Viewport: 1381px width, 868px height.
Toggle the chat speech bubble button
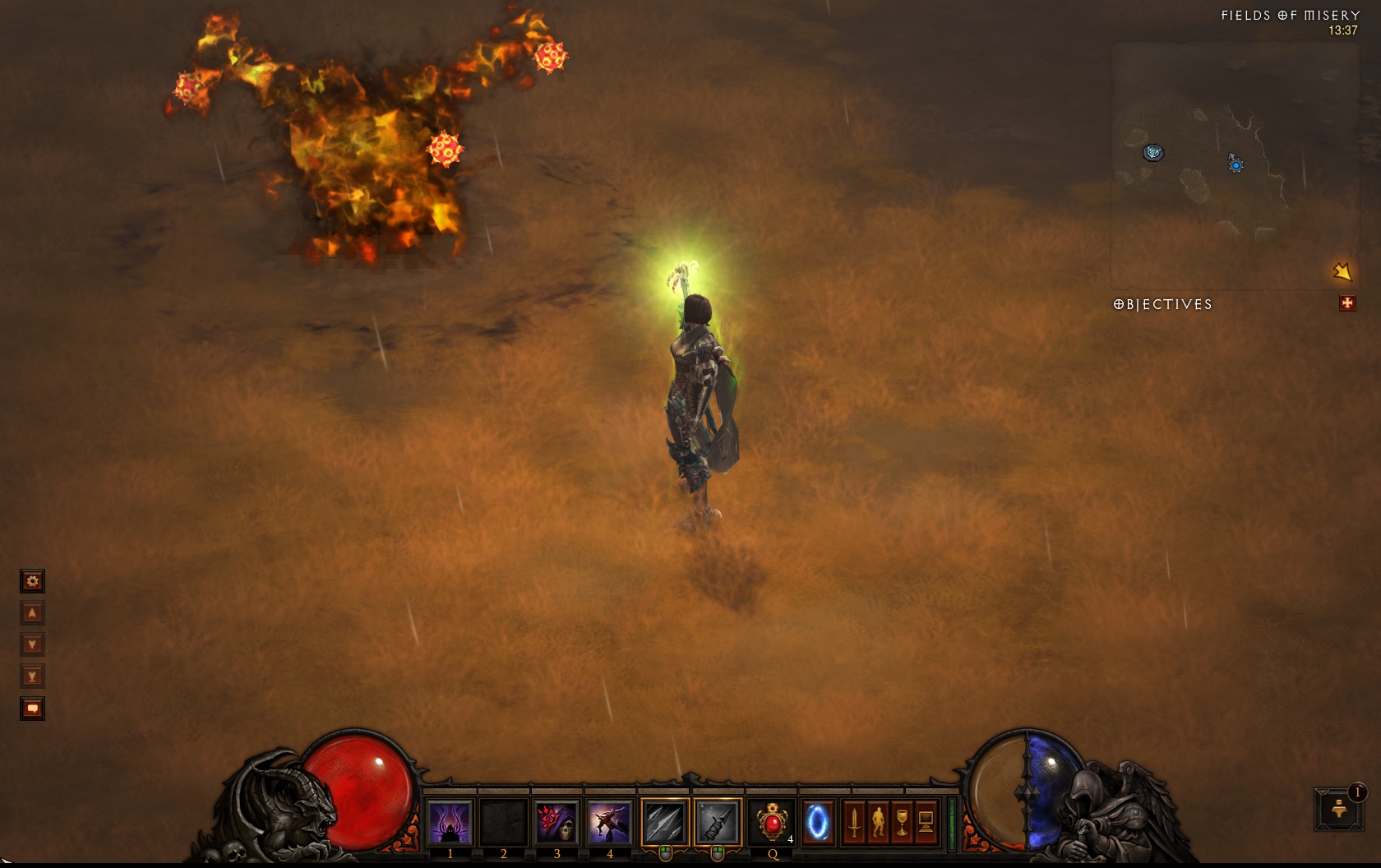point(32,709)
